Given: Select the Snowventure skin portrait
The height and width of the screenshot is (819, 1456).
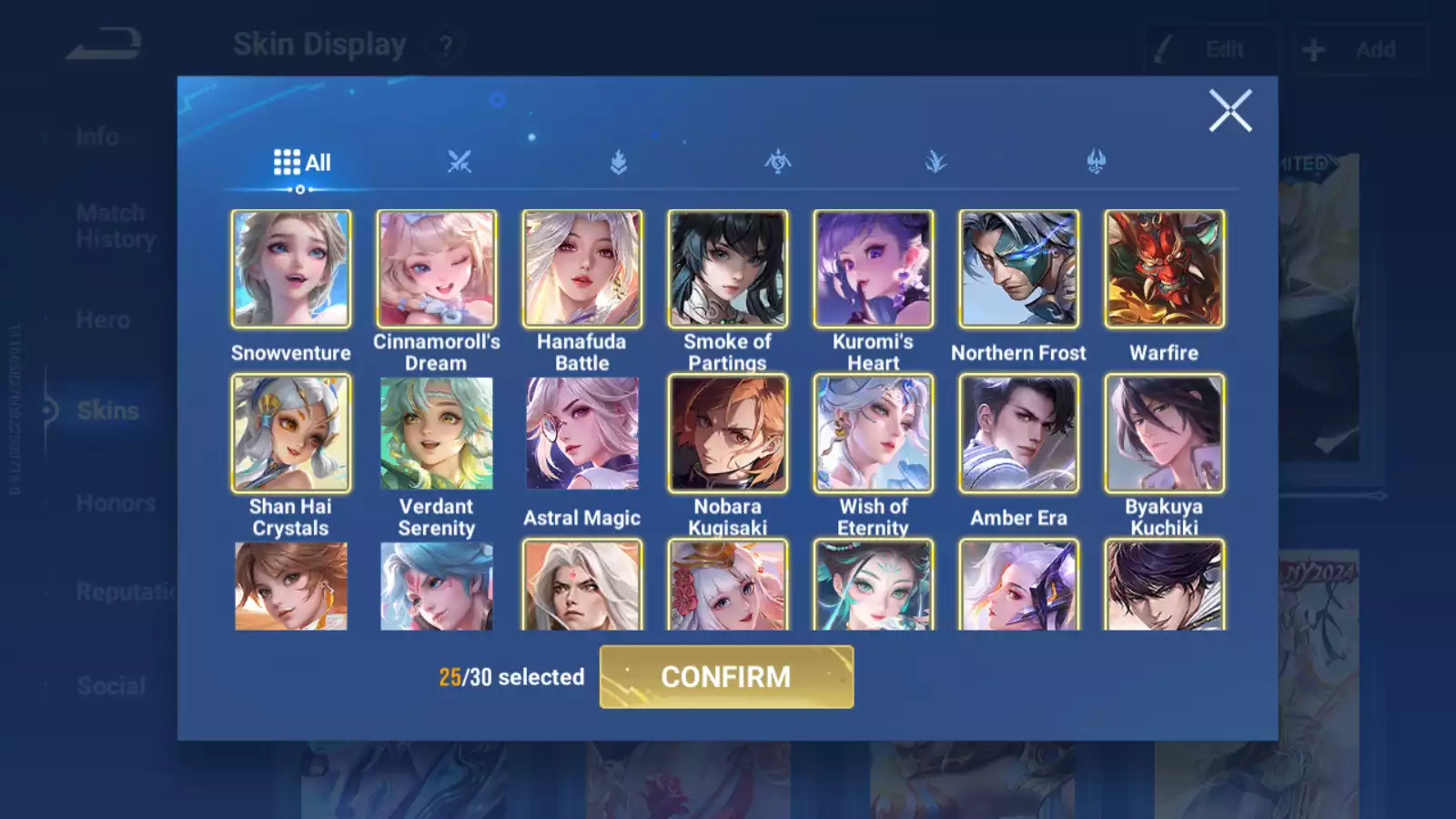Looking at the screenshot, I should click(291, 269).
